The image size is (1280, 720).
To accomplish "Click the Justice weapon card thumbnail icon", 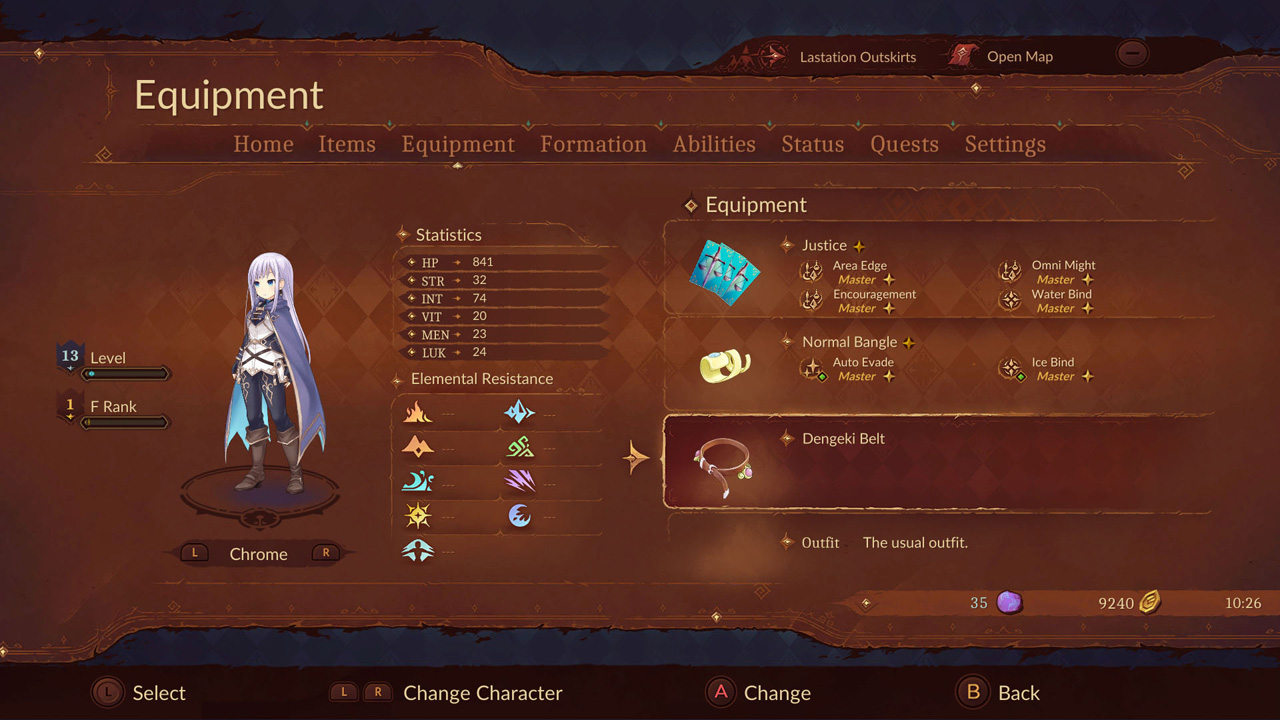I will click(x=724, y=272).
